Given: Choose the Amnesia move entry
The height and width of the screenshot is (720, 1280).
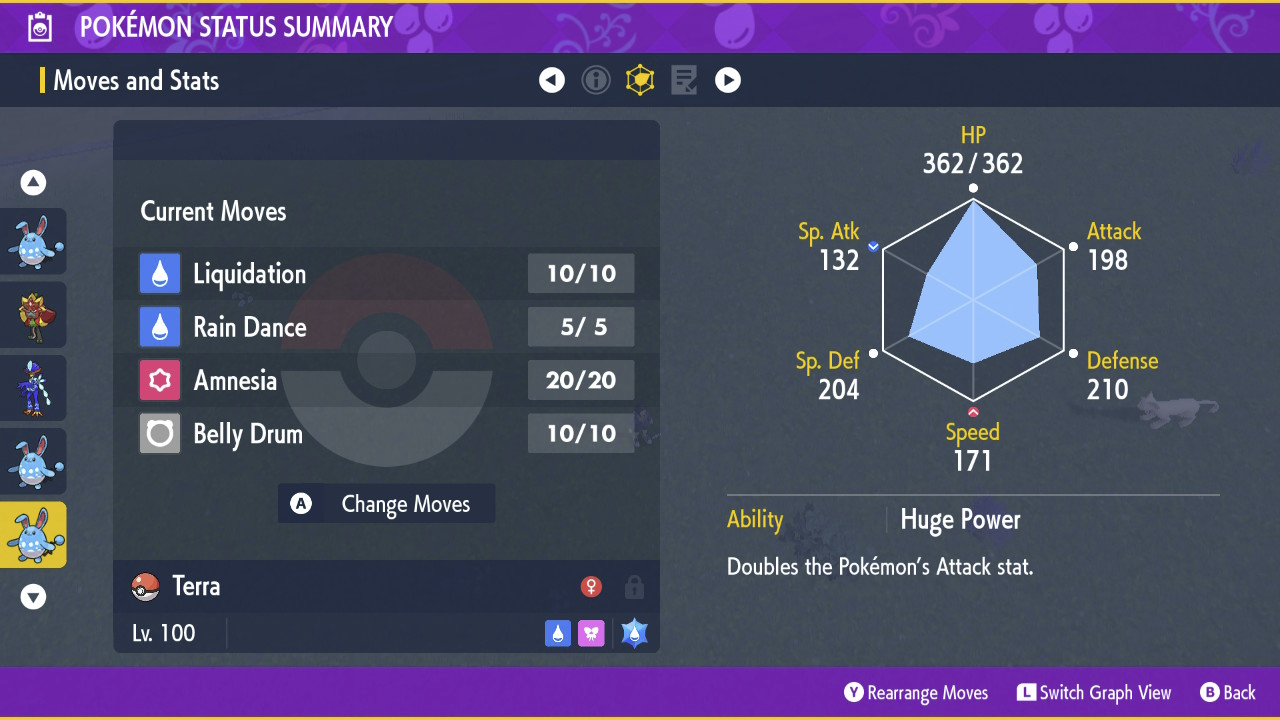Looking at the screenshot, I should pyautogui.click(x=387, y=380).
